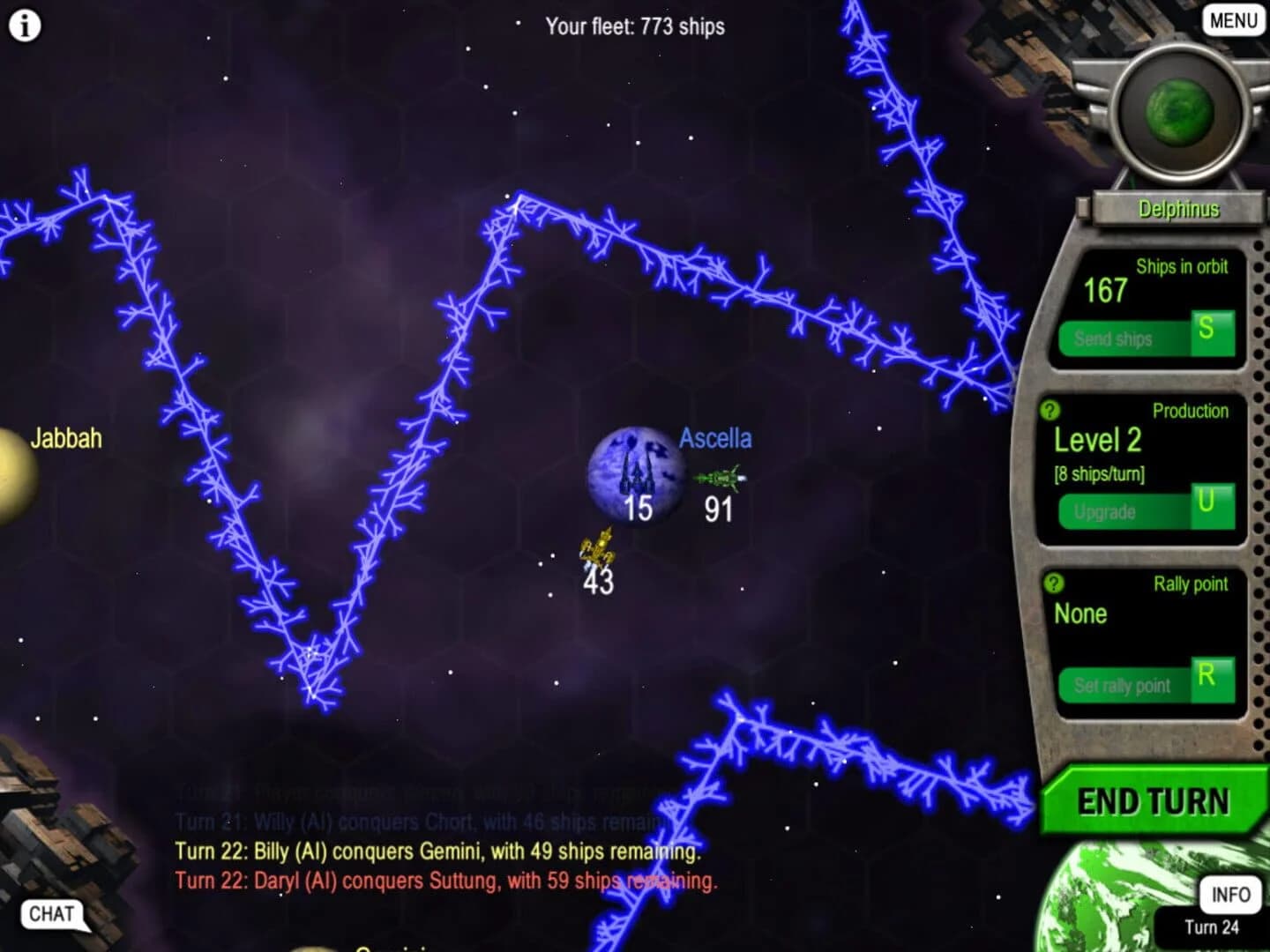Click the Ascella planet on the map
This screenshot has height=952, width=1270.
[633, 473]
